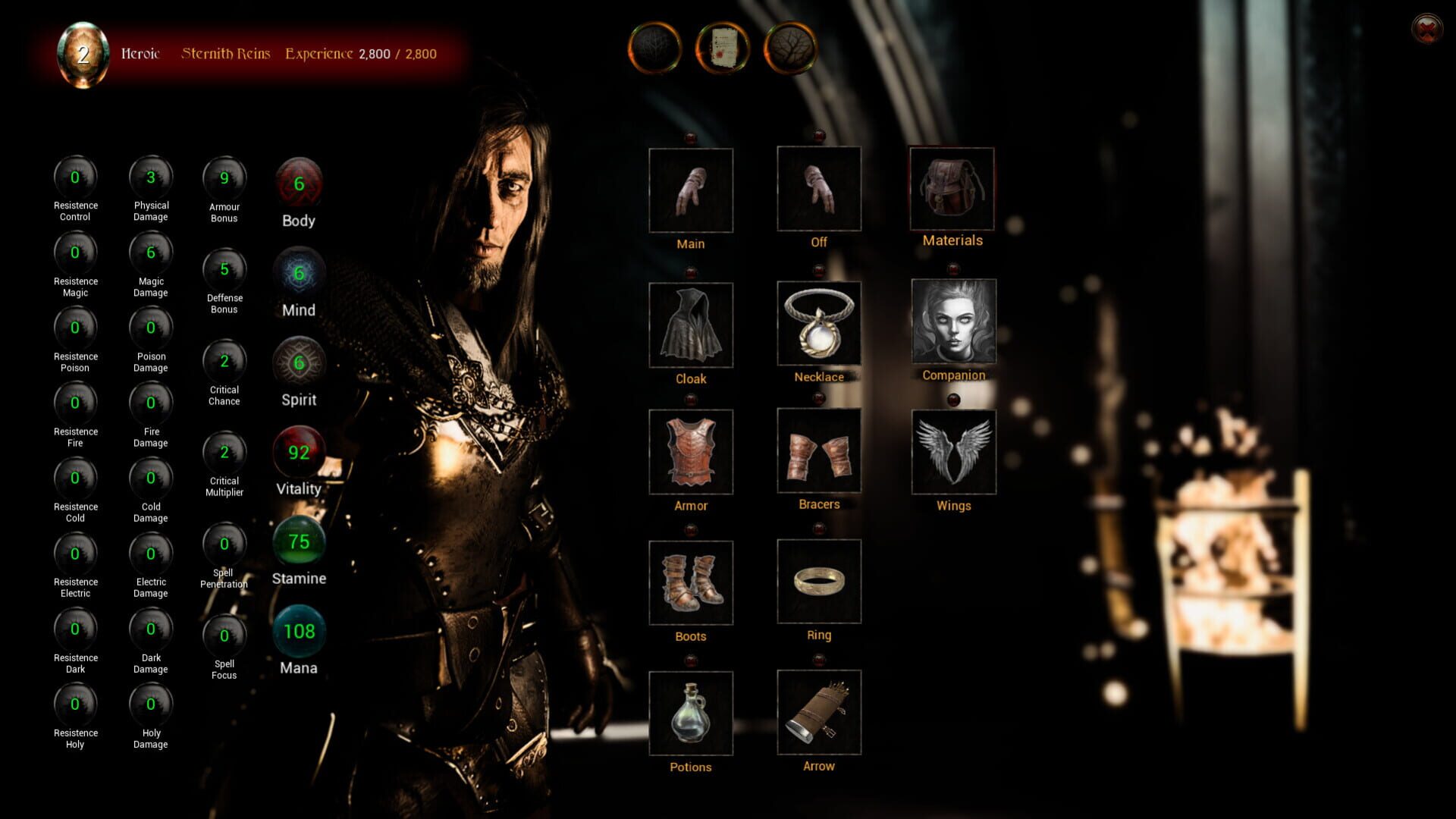Screen dimensions: 1456x819
Task: Open the Materials bag slot
Action: [952, 190]
